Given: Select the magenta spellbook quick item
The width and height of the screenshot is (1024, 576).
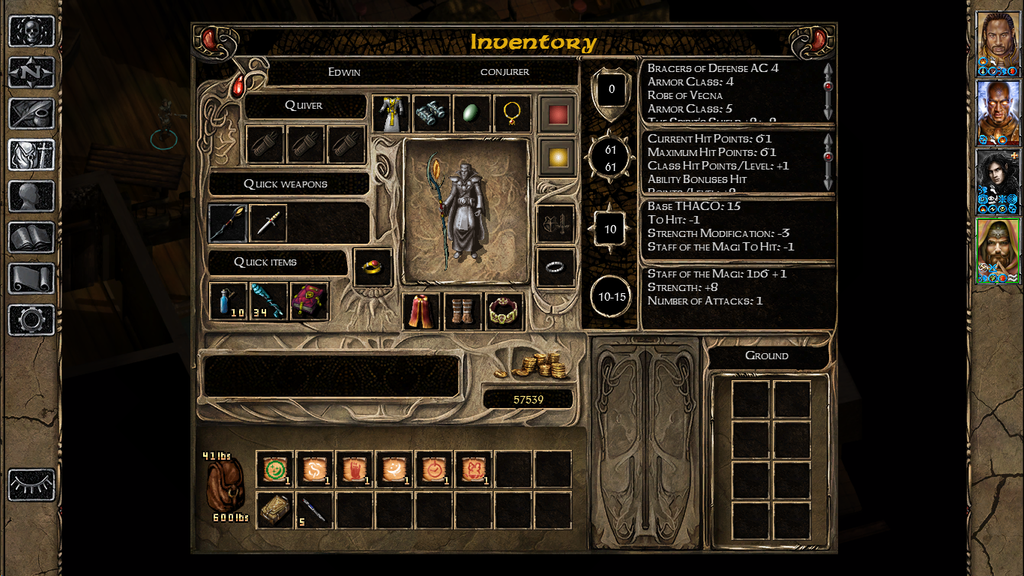Looking at the screenshot, I should coord(309,301).
